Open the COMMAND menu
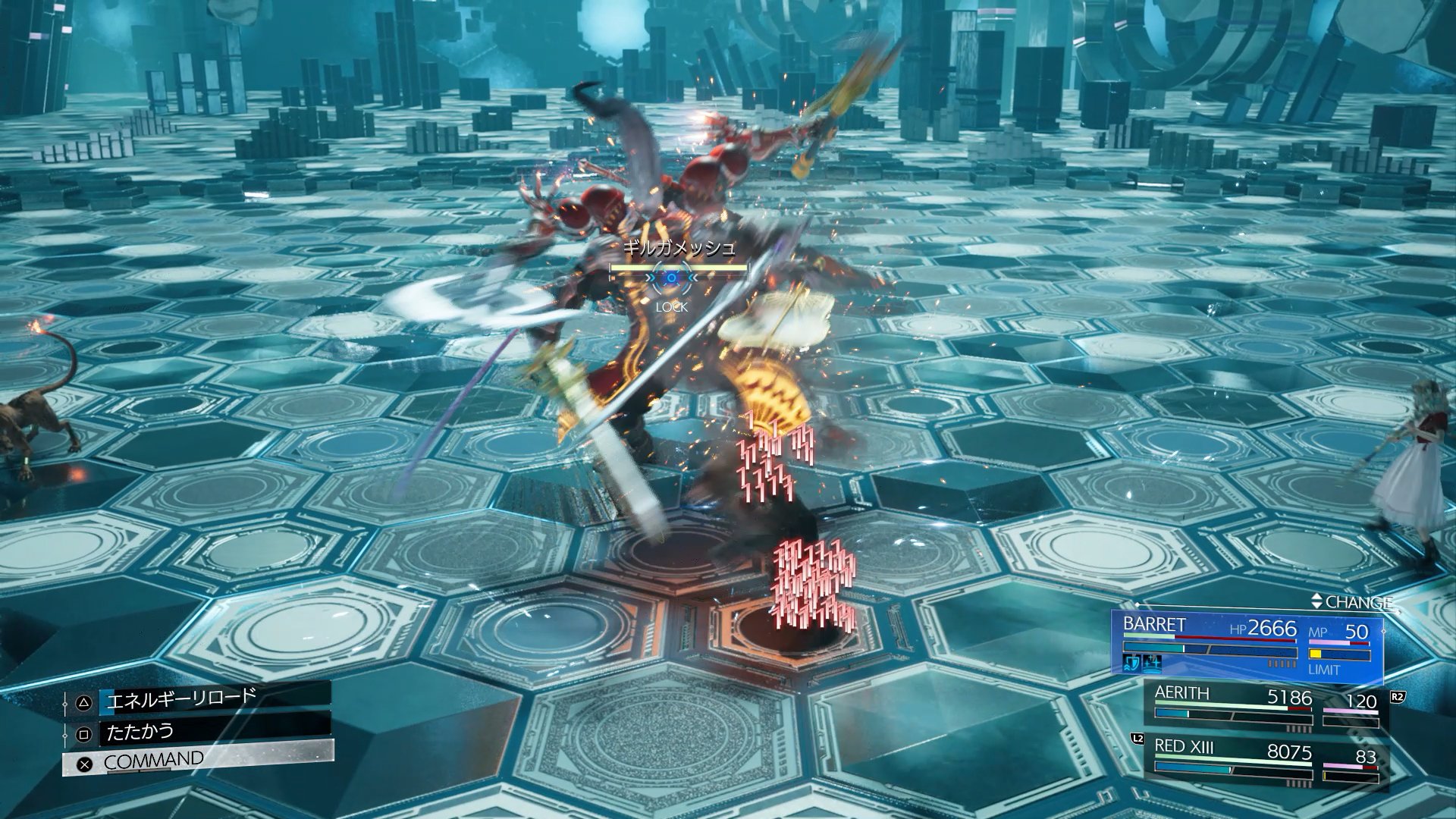This screenshot has width=1456, height=819. pos(199,761)
